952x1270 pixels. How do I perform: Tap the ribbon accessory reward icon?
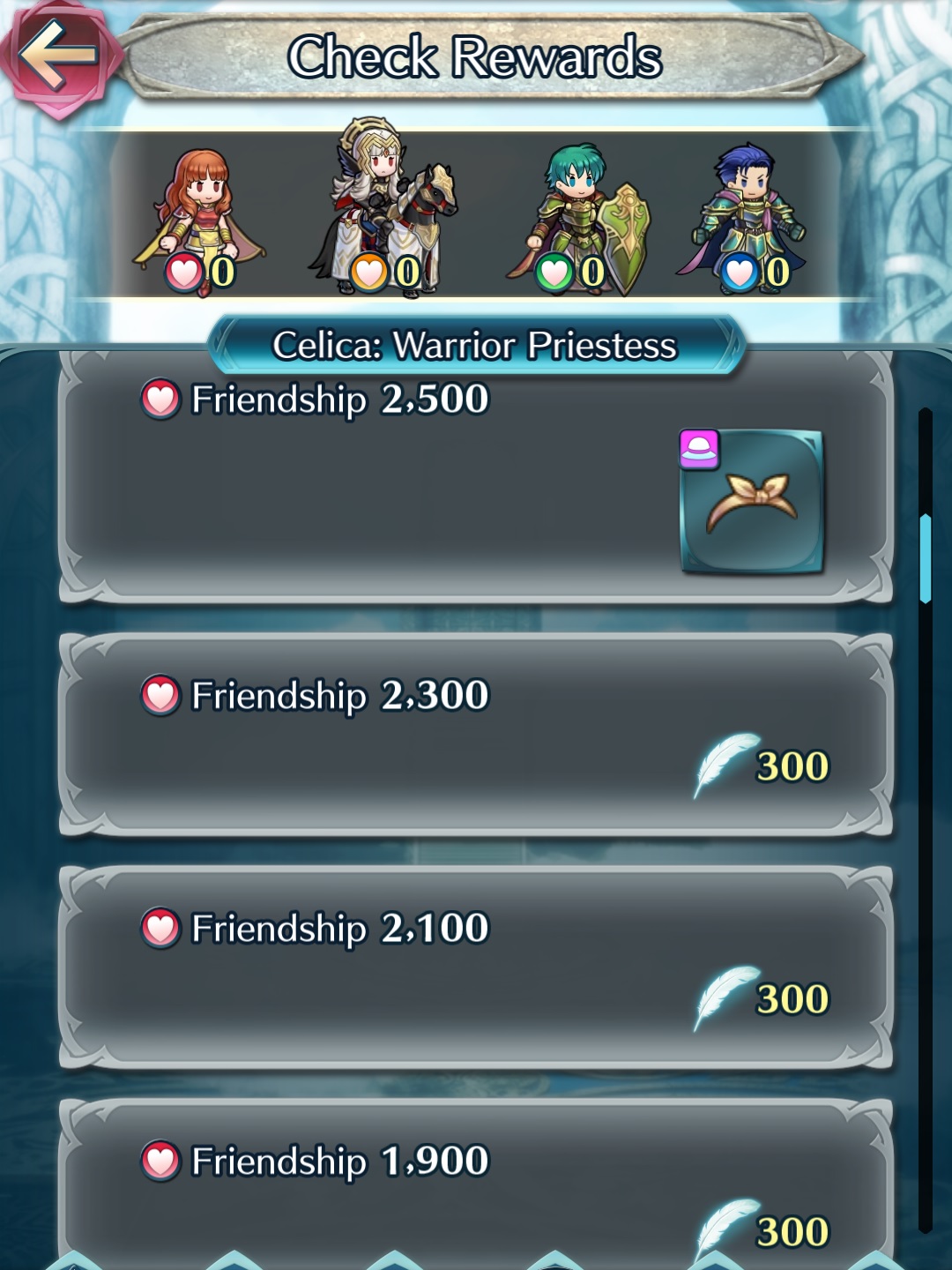752,502
